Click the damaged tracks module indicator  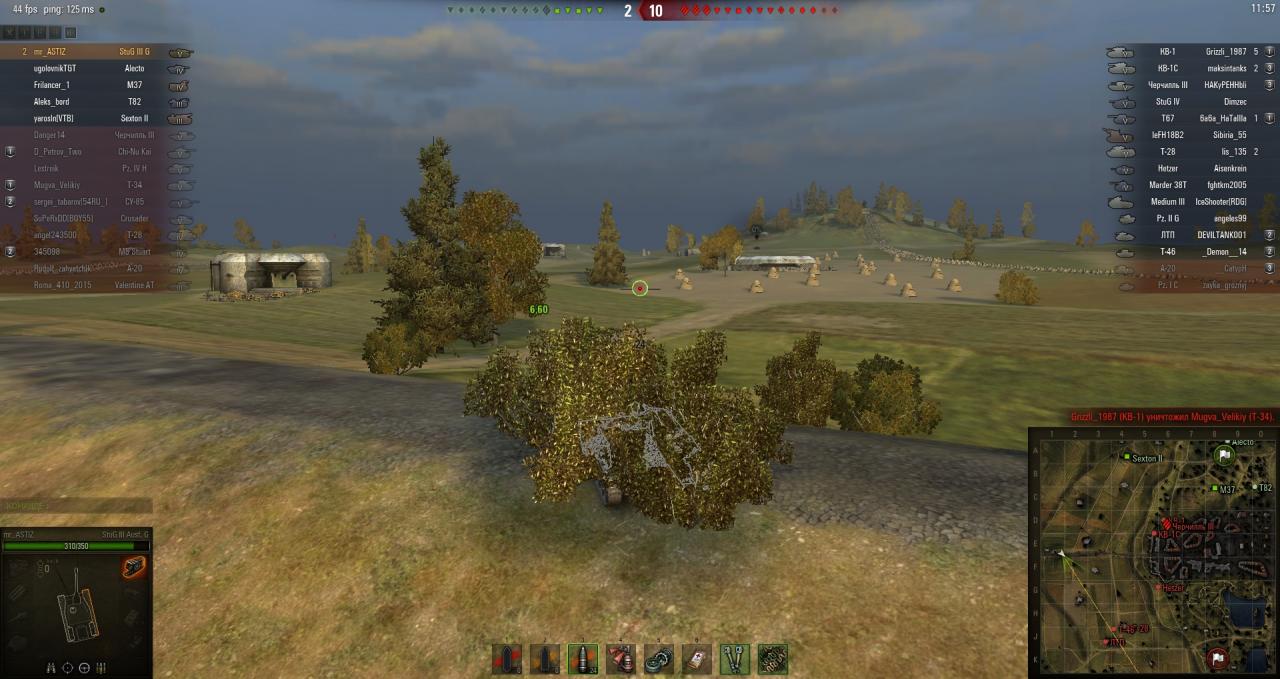(134, 568)
